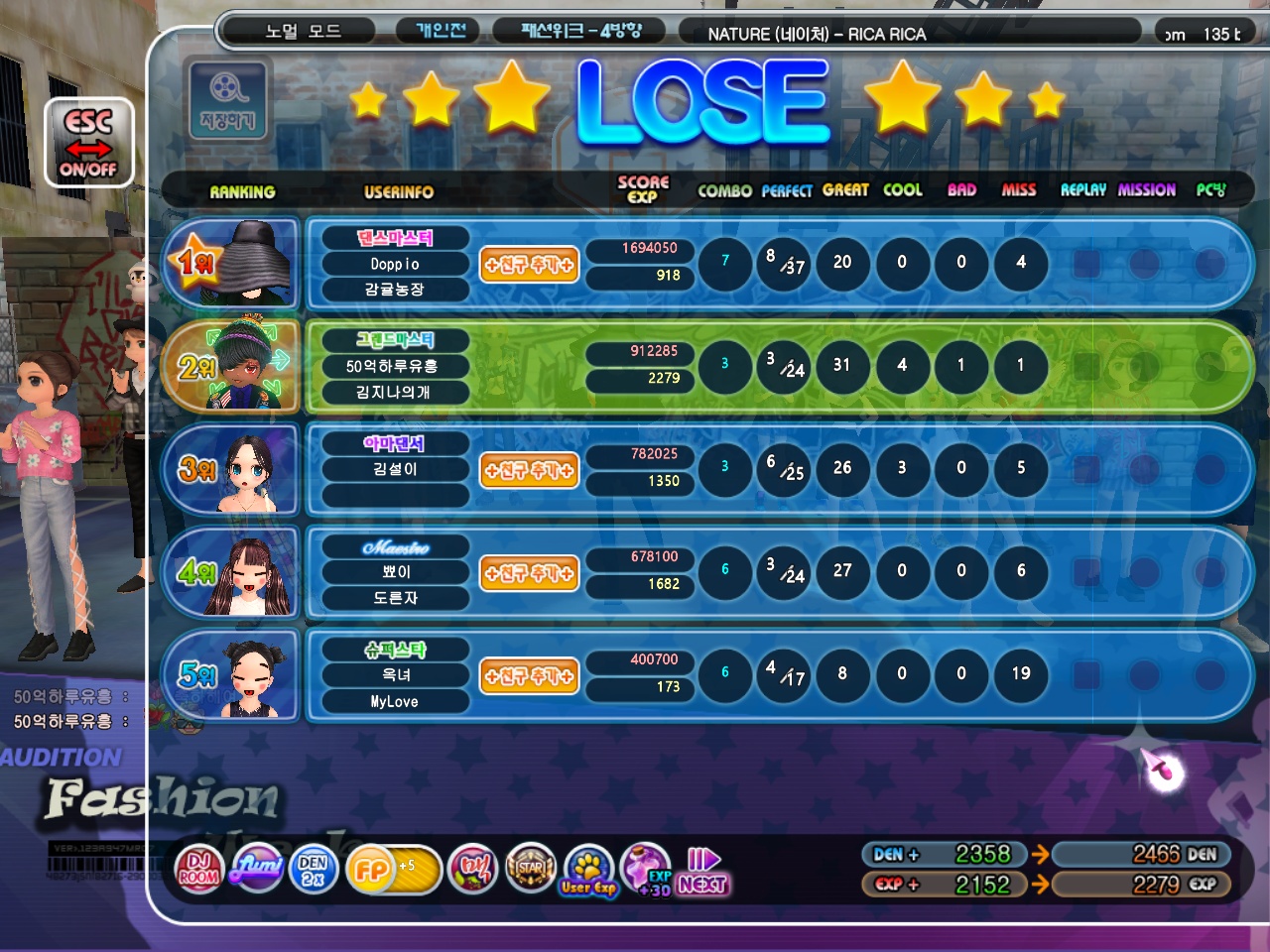This screenshot has height=952, width=1270.
Task: Select the DEN 2x bonus icon
Action: [x=313, y=869]
